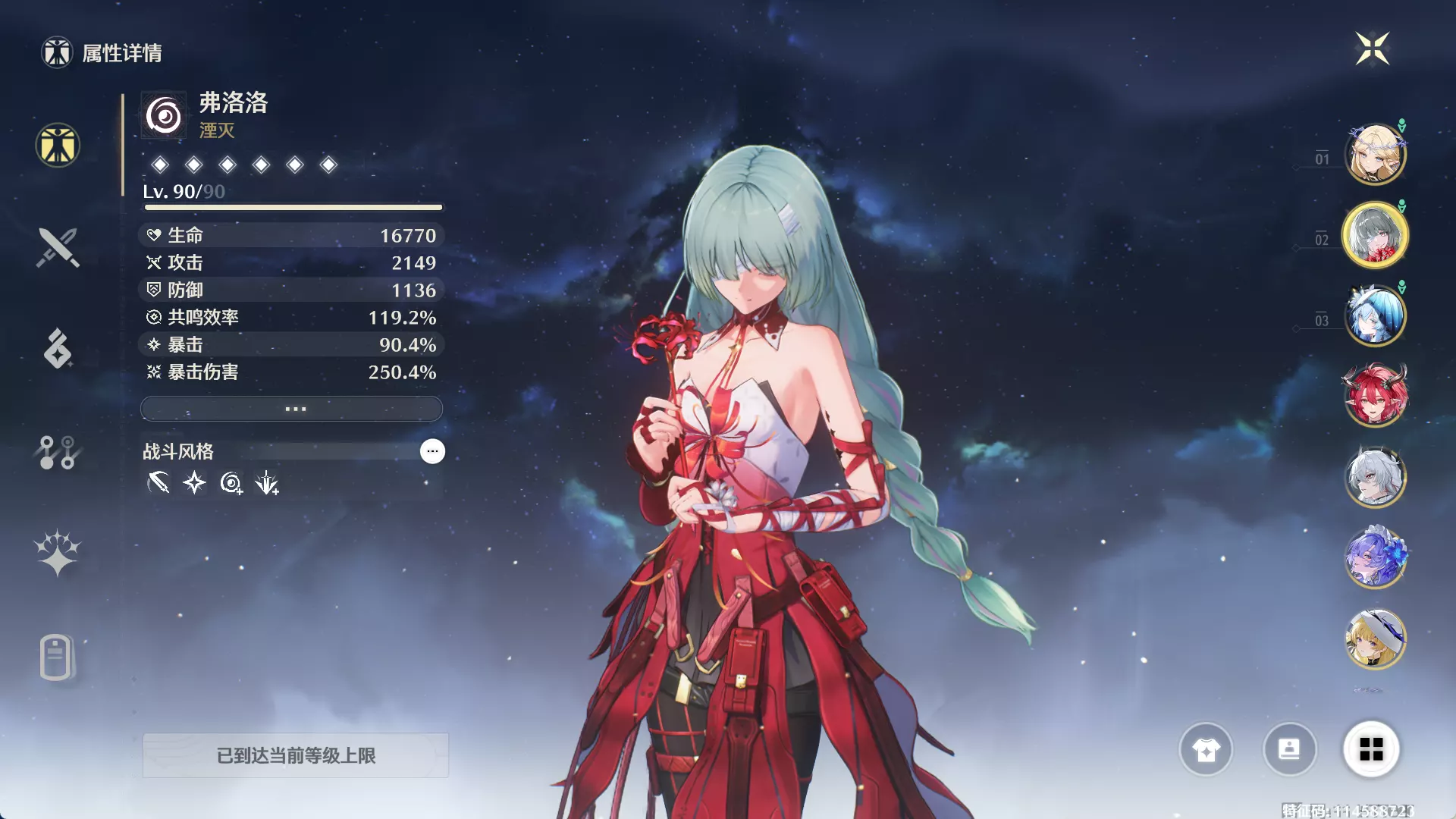Select the blonde character in slot 01
This screenshot has height=819, width=1456.
[x=1375, y=154]
